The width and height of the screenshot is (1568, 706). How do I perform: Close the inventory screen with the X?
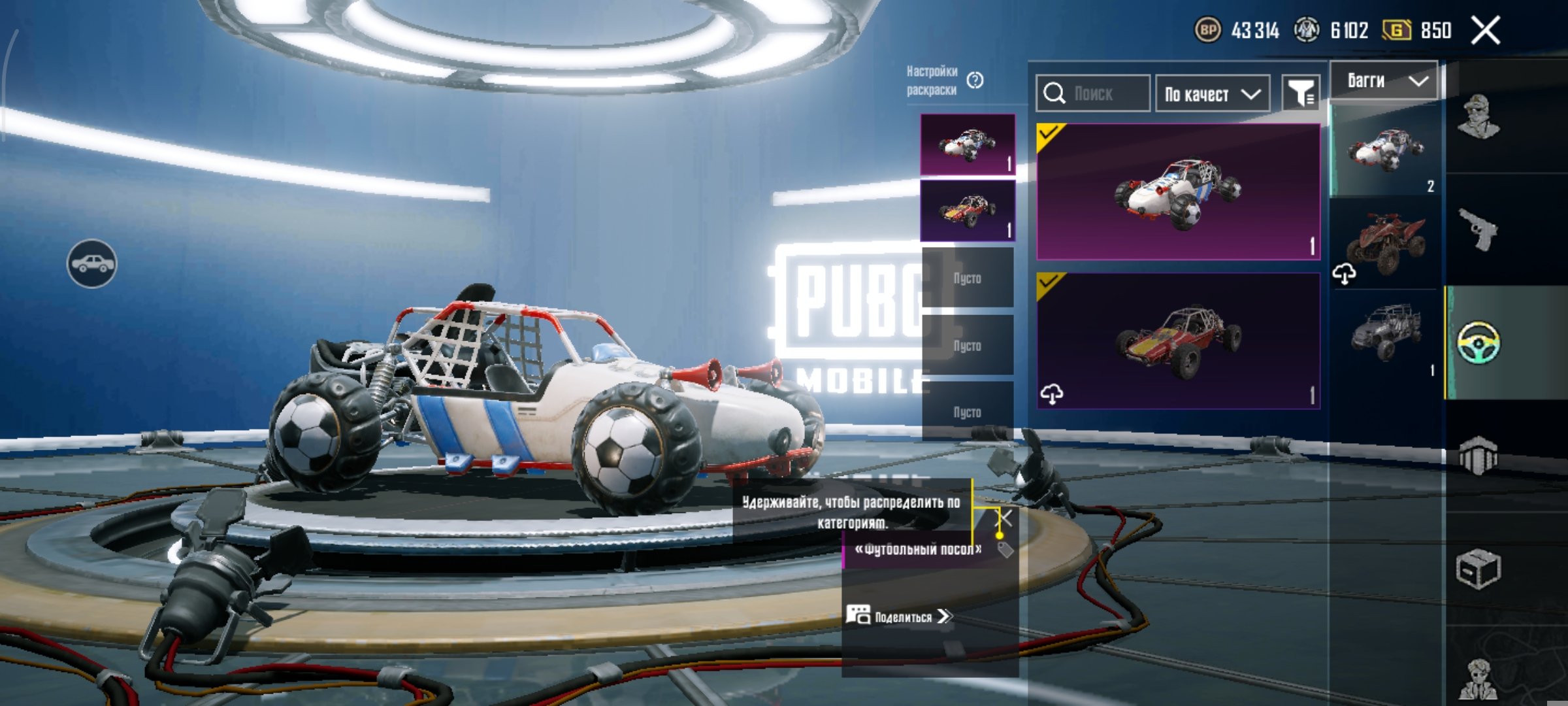coord(1485,31)
